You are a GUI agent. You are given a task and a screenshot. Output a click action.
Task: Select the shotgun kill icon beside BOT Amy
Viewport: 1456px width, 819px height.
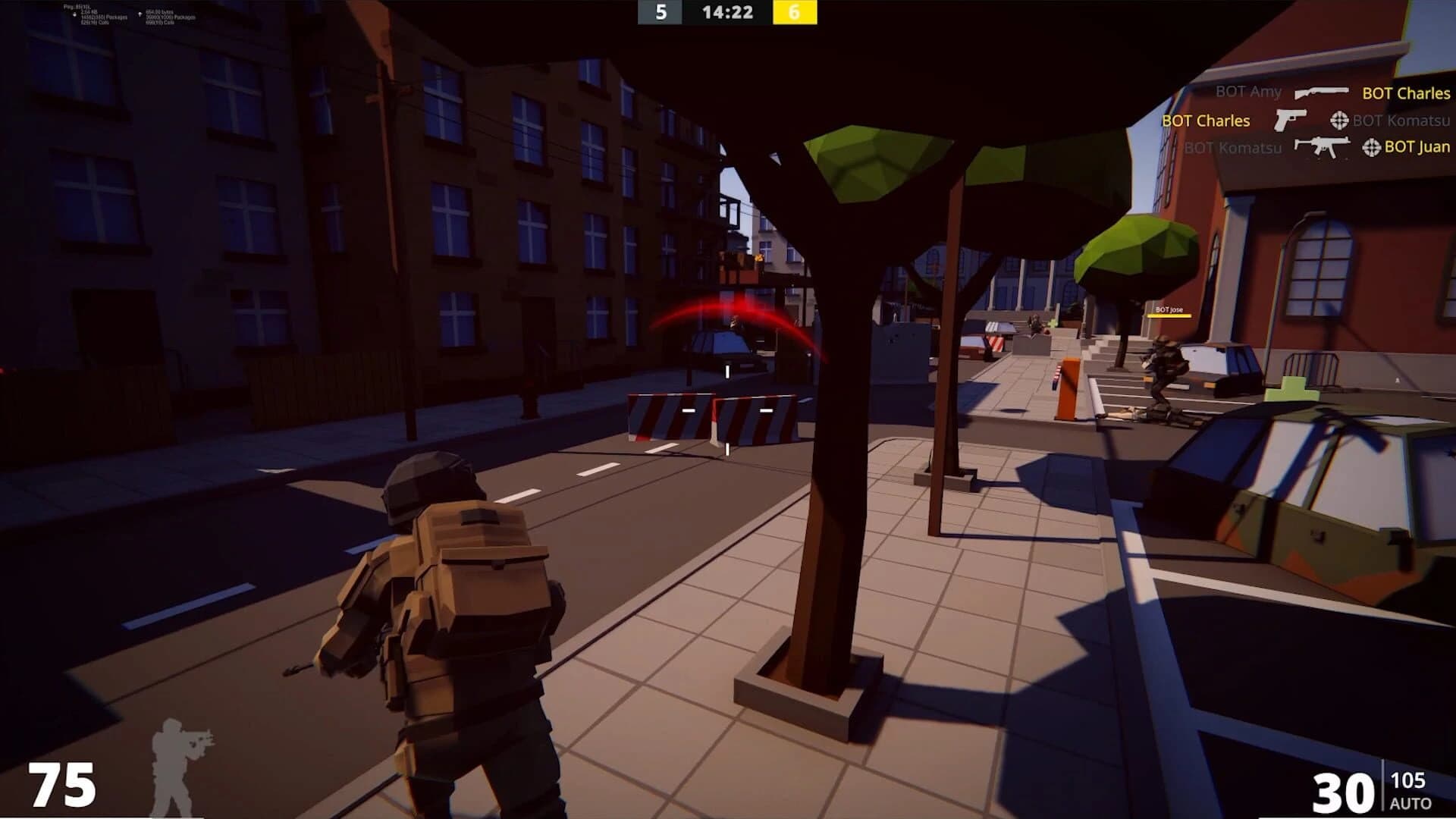click(x=1322, y=93)
